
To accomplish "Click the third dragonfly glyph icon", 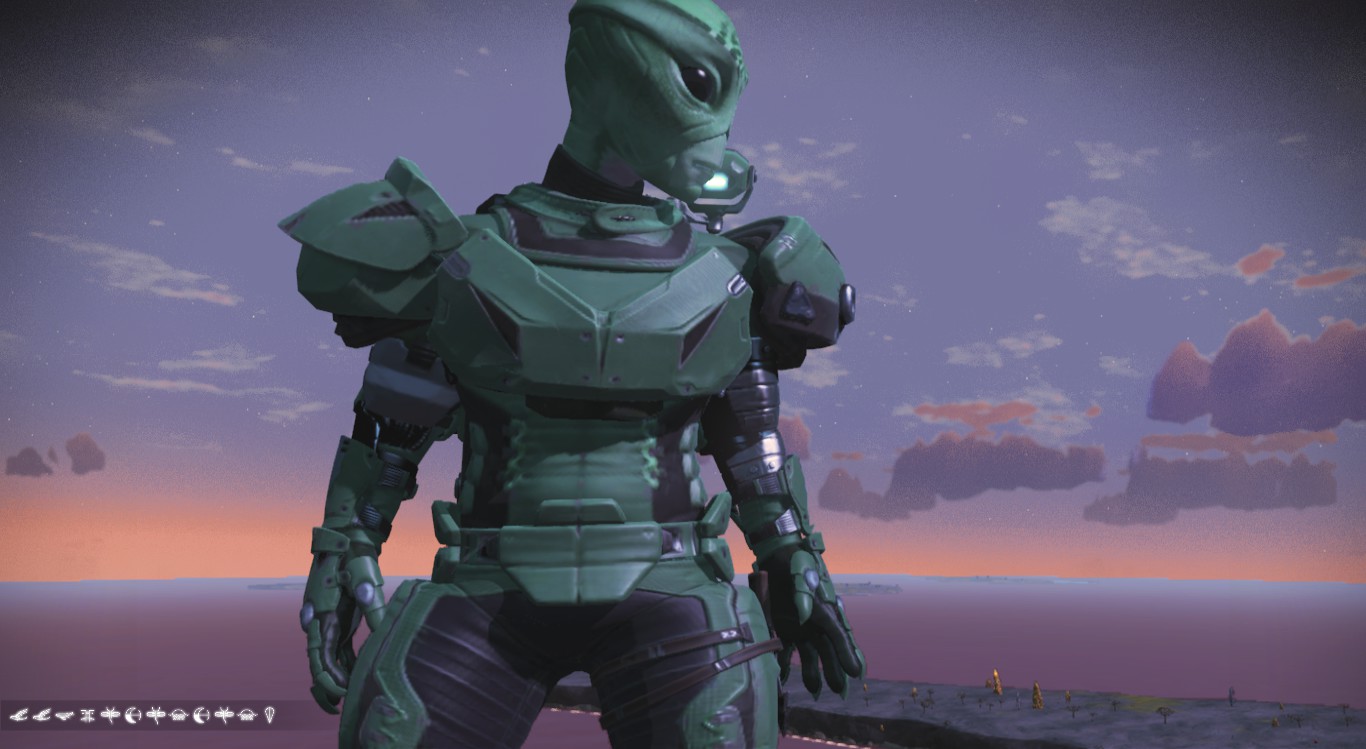I will 223,716.
